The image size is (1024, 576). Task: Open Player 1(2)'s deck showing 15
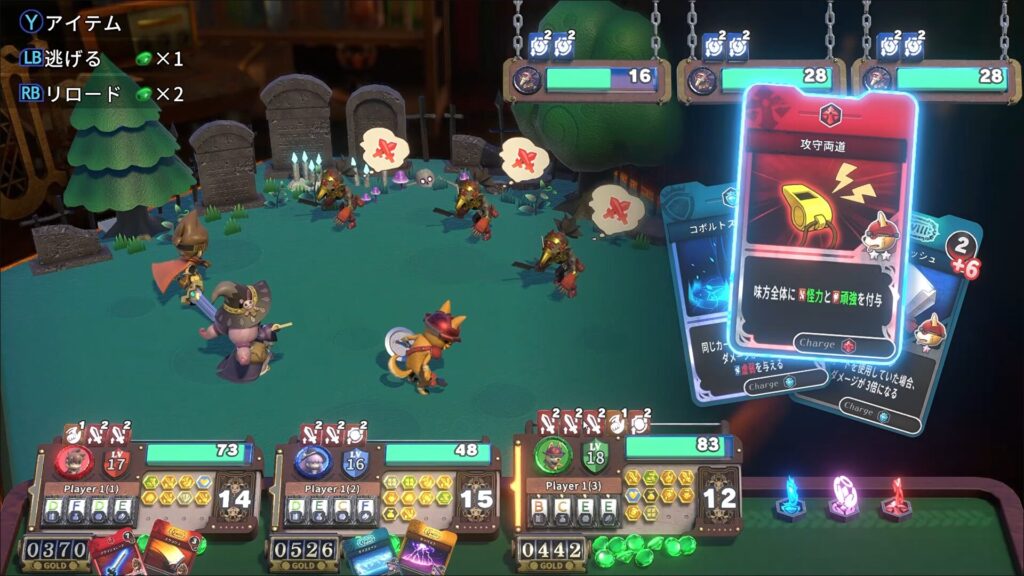(477, 498)
